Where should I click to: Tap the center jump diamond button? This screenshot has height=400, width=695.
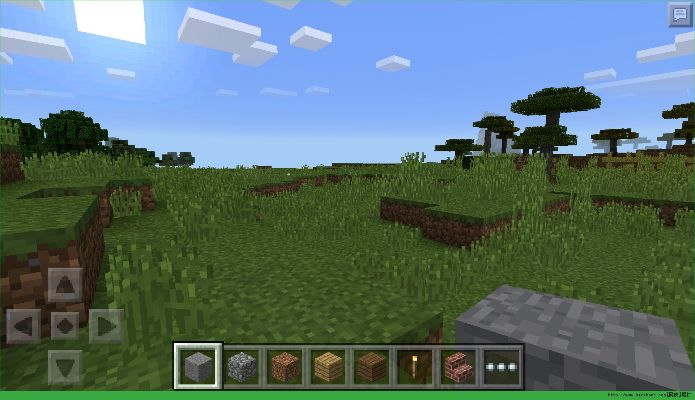coord(65,325)
